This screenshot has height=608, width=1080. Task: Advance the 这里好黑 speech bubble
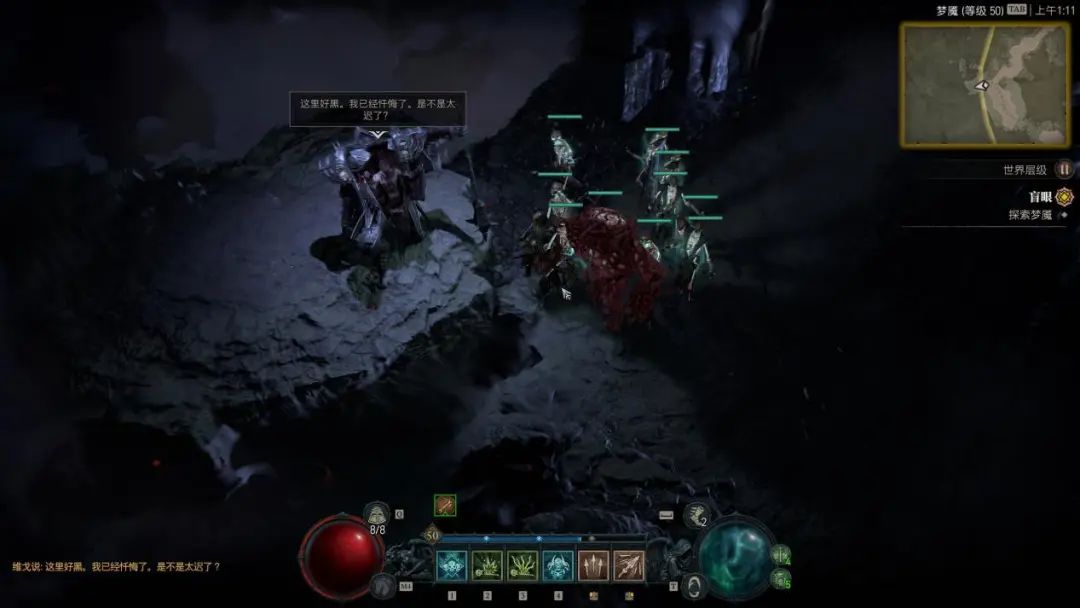pyautogui.click(x=377, y=109)
